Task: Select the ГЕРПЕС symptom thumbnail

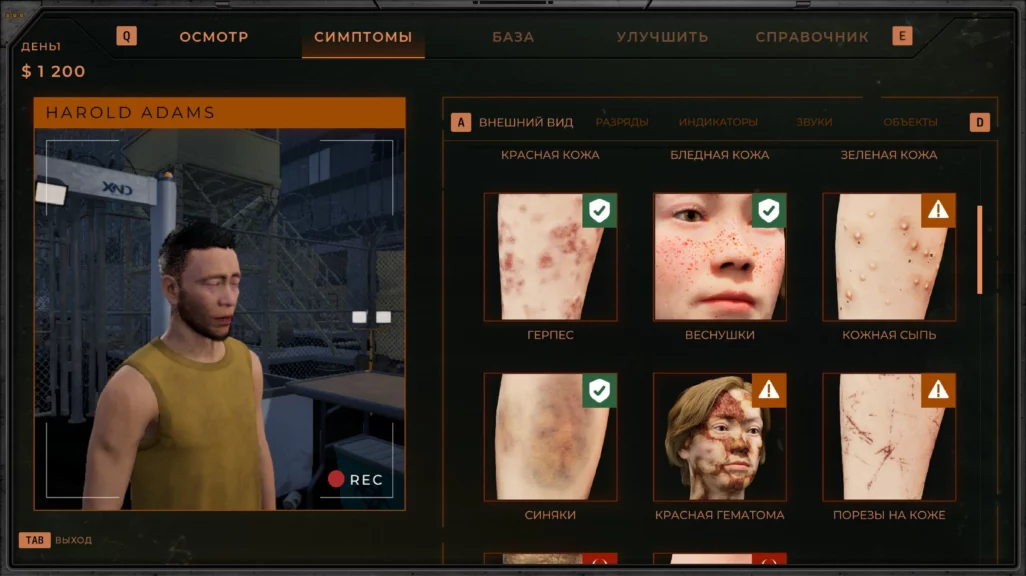Action: (550, 257)
